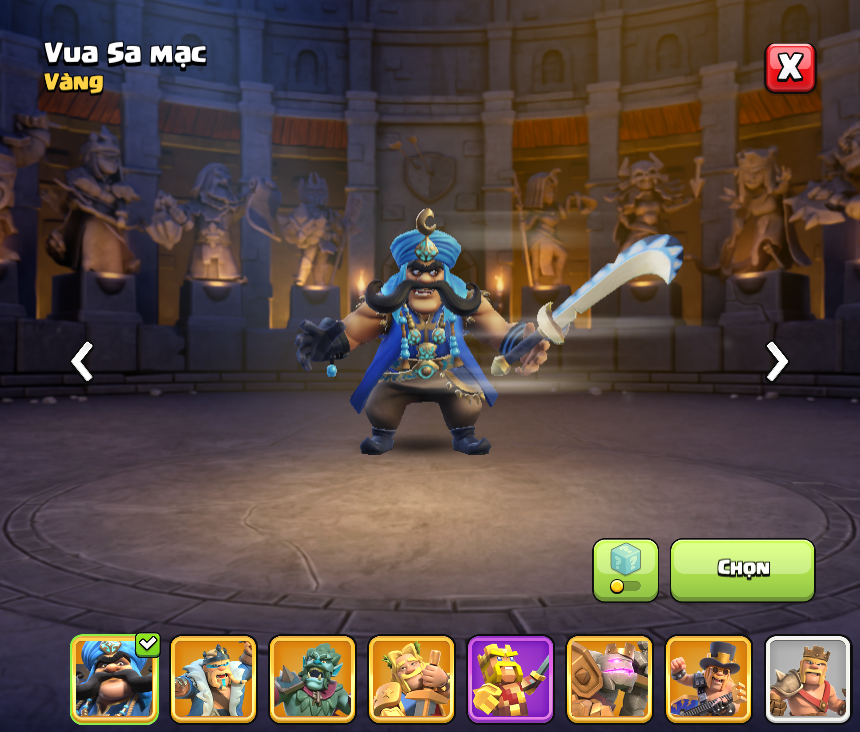This screenshot has height=732, width=860.
Task: Show the next skin with the right arrow
Action: pos(776,361)
